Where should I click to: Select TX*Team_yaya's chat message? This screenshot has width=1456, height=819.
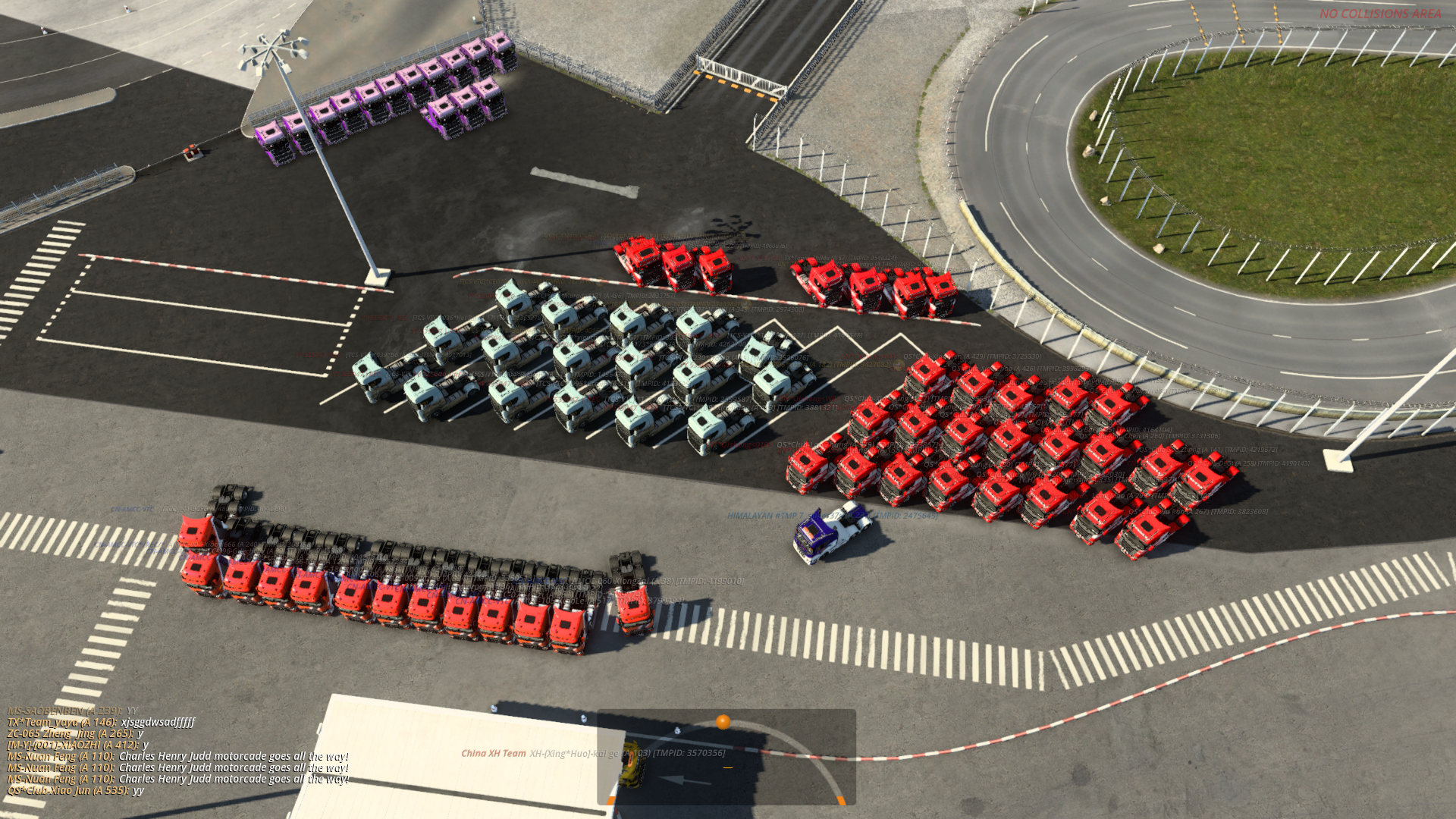pos(101,722)
